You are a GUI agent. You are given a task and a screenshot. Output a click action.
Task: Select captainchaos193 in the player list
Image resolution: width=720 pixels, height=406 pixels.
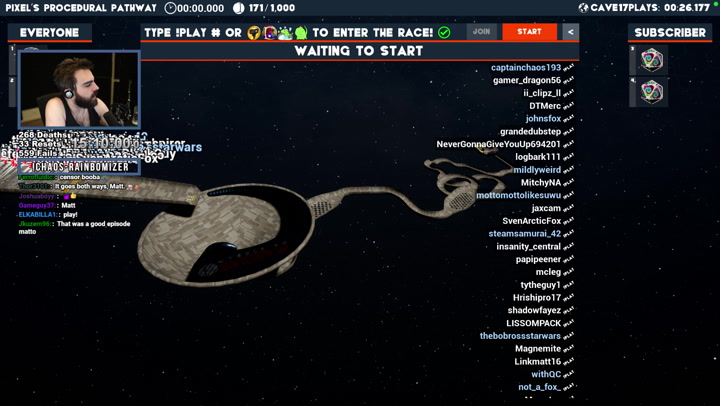click(526, 68)
